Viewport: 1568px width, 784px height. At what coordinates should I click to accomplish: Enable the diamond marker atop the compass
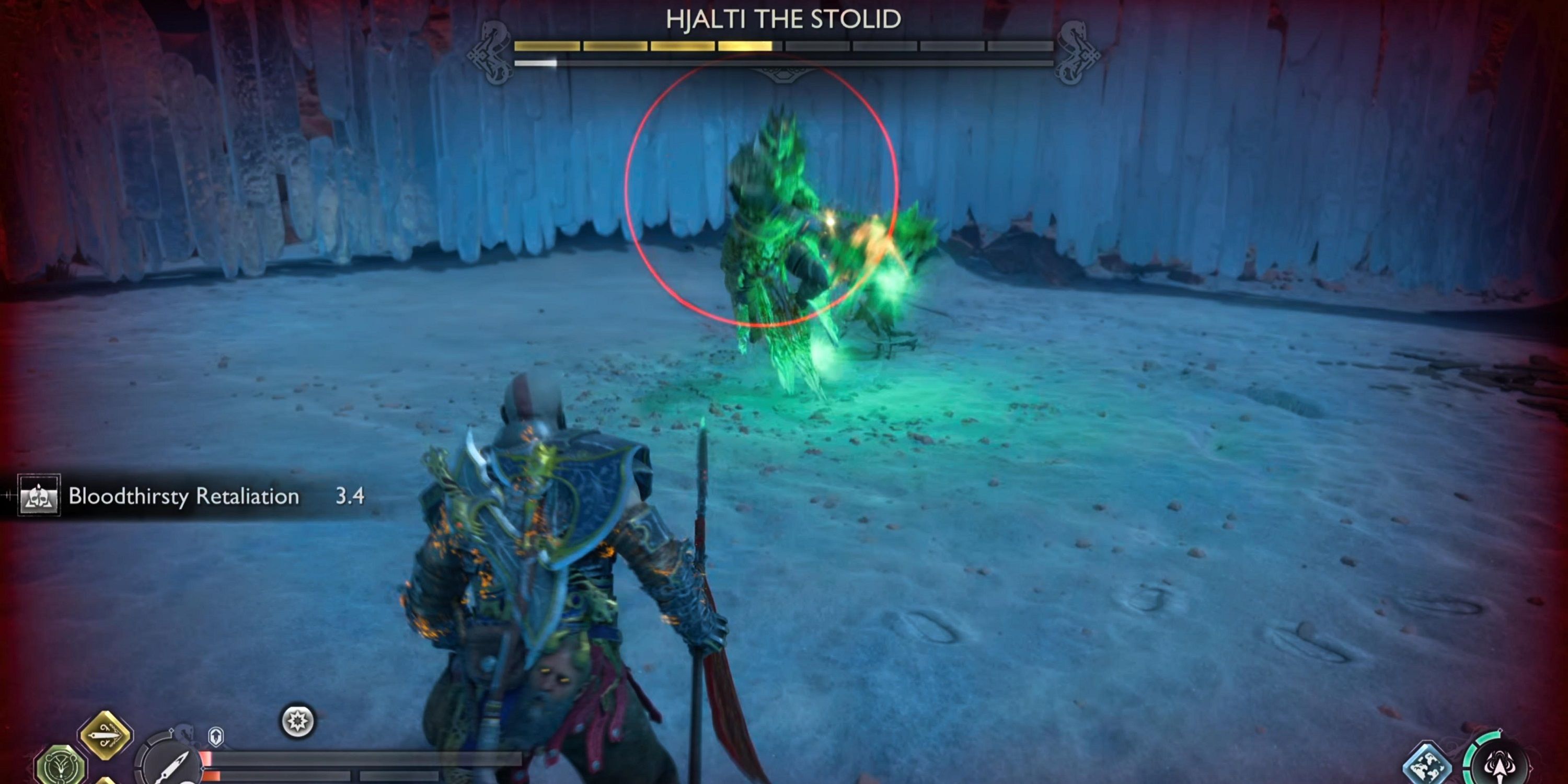[x=172, y=731]
